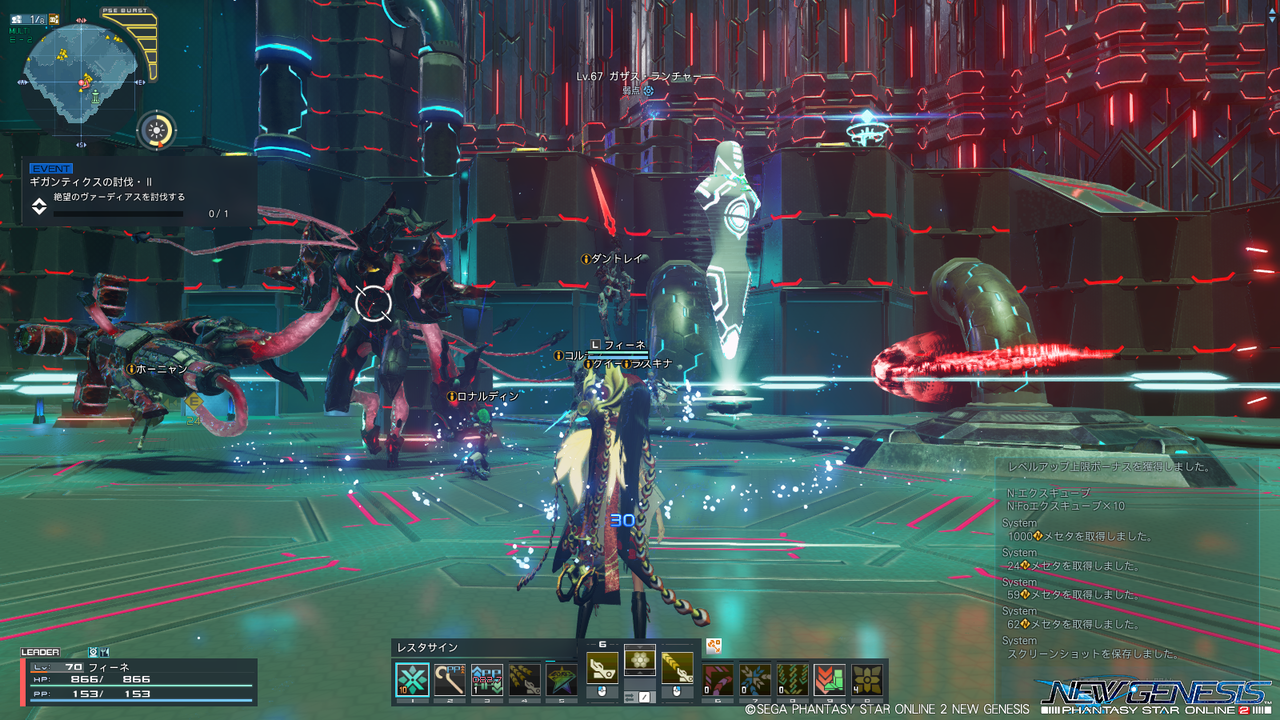Select the blue-and-tan snowflake skill slot
The width and height of the screenshot is (1280, 720).
[755, 680]
